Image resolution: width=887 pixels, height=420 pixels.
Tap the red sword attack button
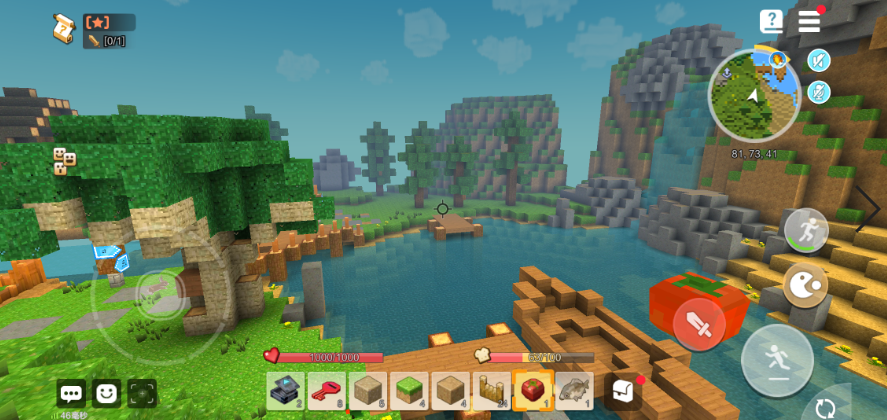699,323
